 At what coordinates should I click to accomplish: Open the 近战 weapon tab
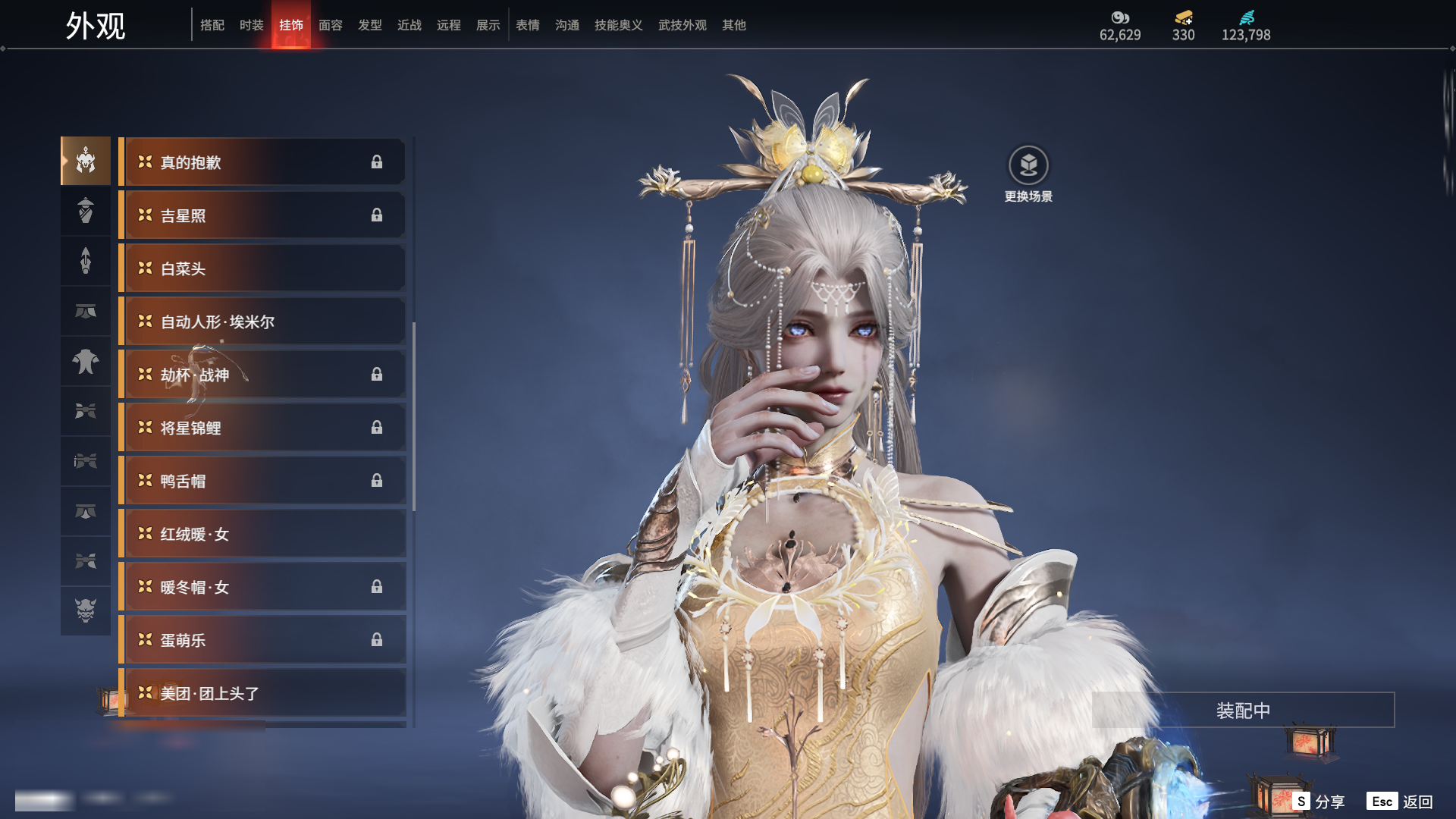[409, 25]
